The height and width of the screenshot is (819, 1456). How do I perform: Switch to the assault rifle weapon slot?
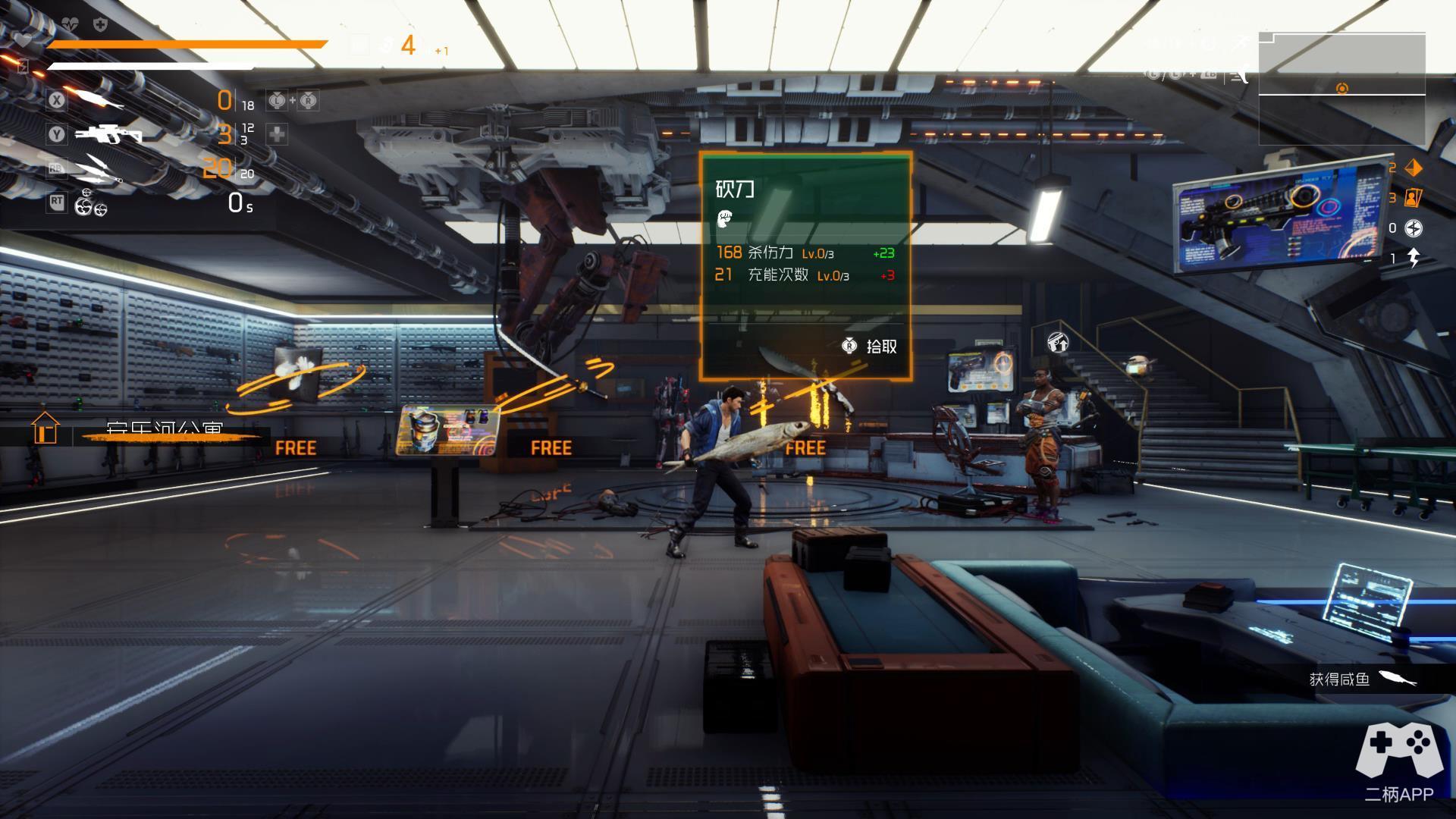click(x=109, y=134)
